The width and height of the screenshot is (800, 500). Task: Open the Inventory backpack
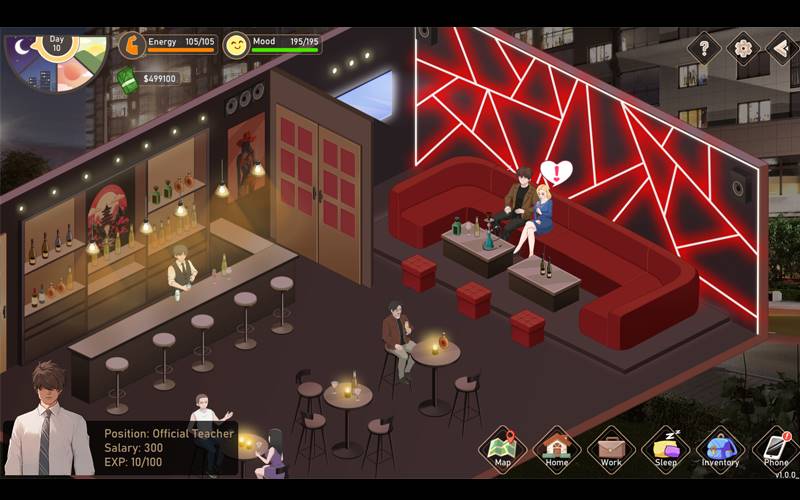pos(719,446)
